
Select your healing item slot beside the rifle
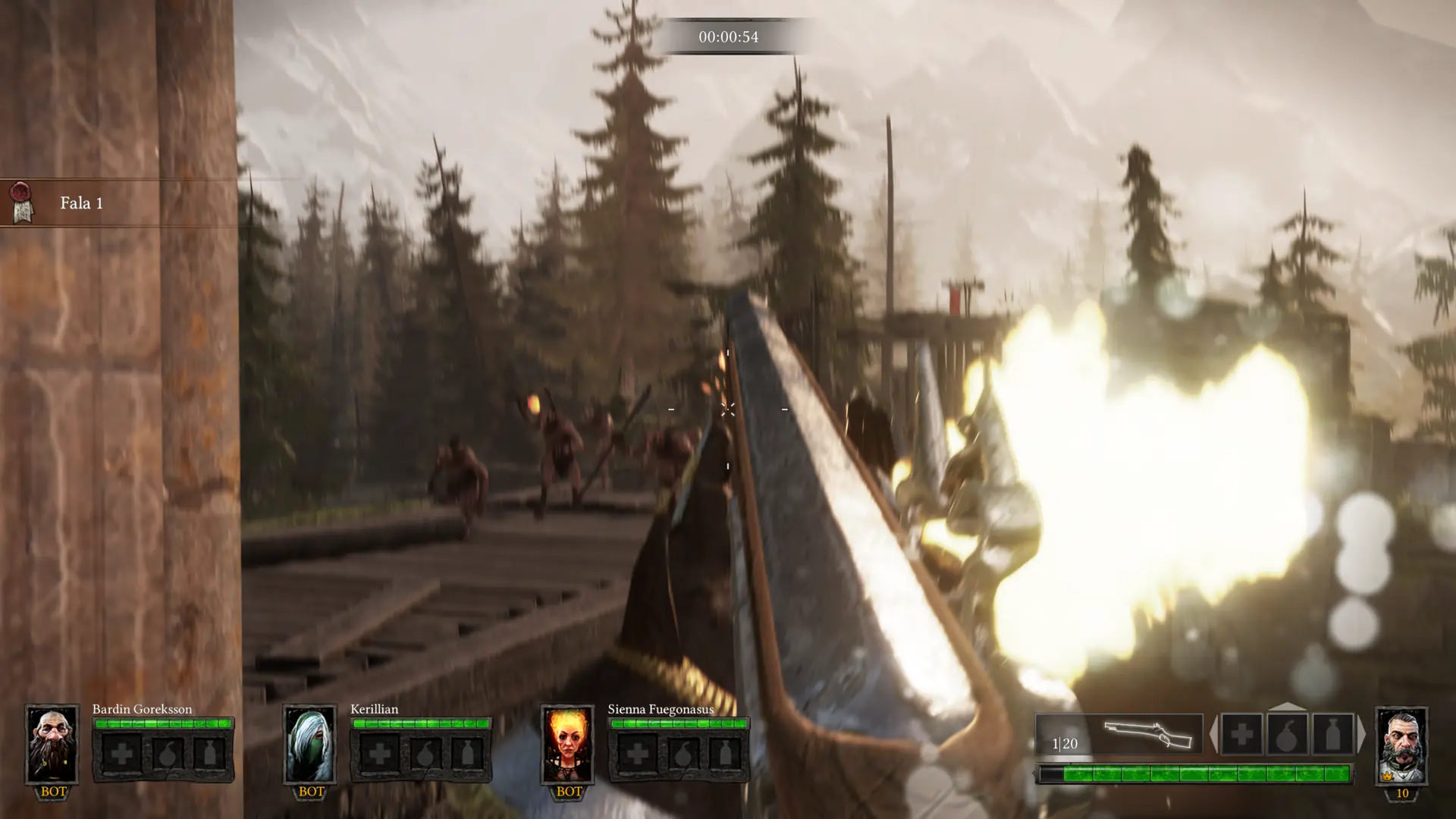[x=1241, y=734]
